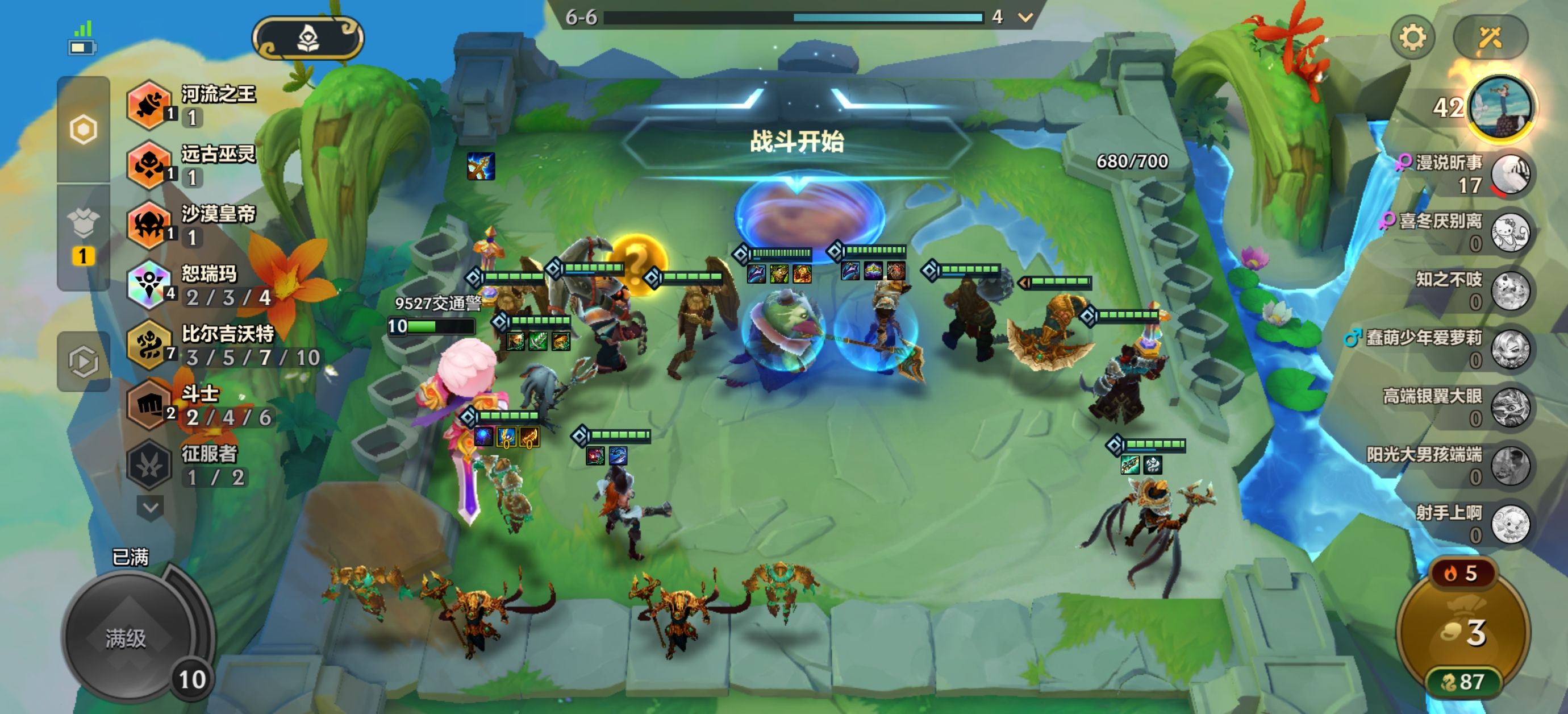The image size is (1568, 714).
Task: Open the gold pouch shop button
Action: pos(1463,634)
